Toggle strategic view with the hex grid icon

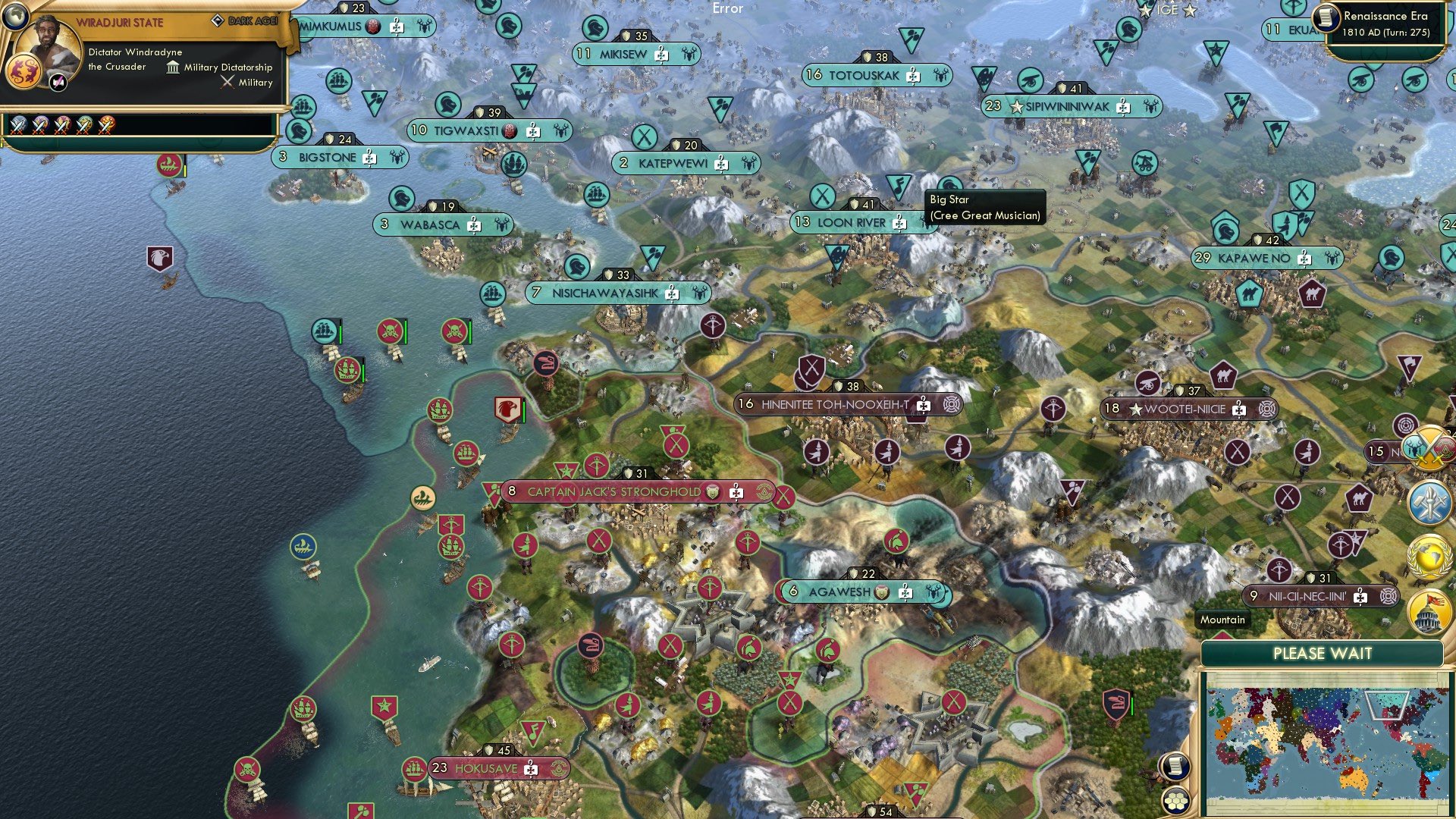[1175, 802]
